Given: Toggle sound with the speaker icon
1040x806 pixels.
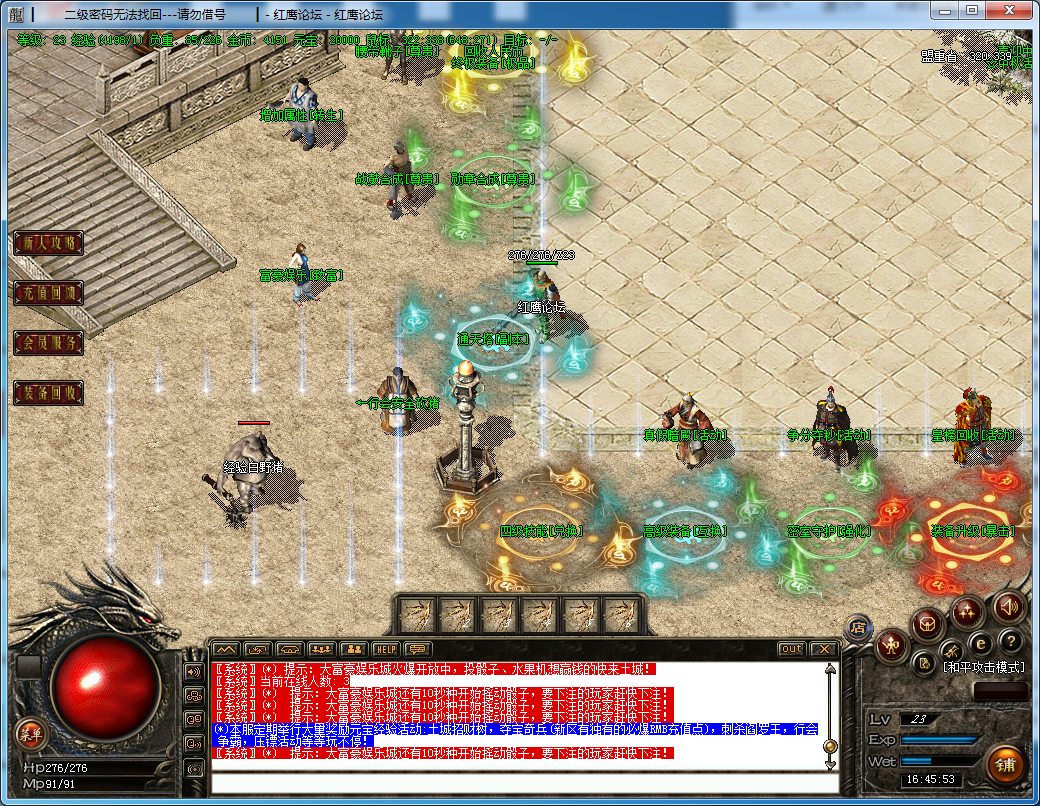Looking at the screenshot, I should tap(1008, 606).
